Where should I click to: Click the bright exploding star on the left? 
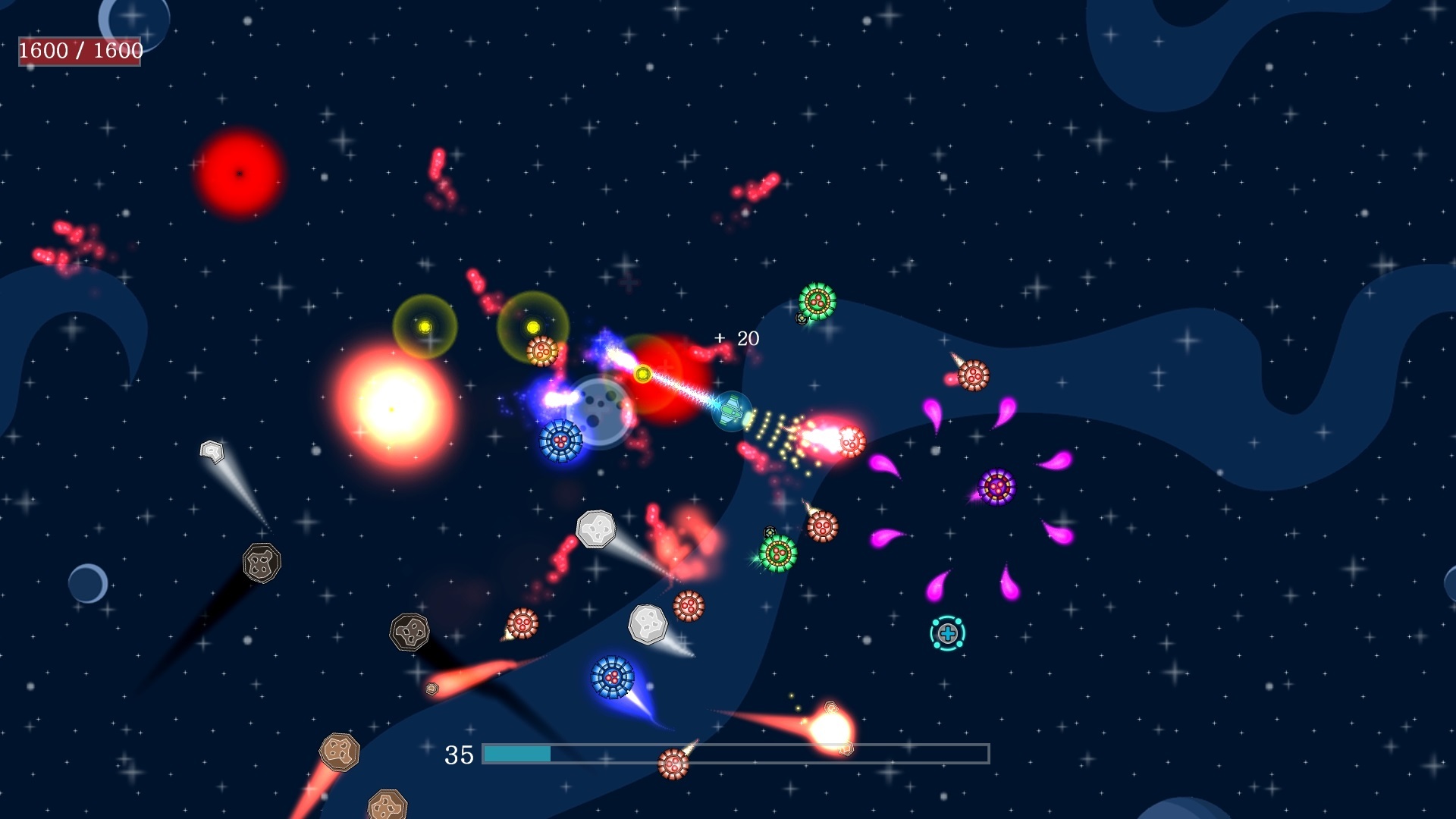point(391,409)
